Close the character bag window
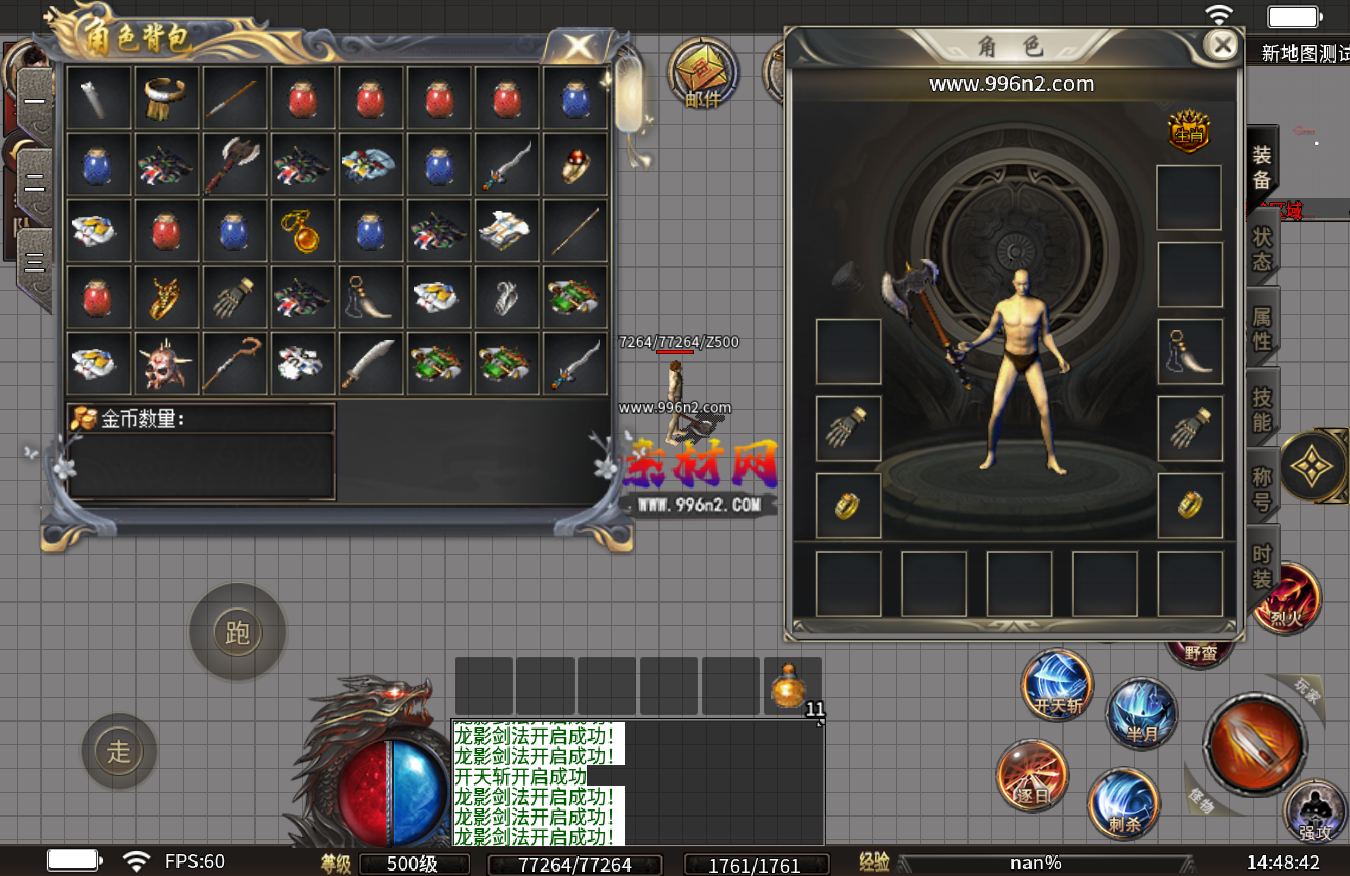 (578, 46)
